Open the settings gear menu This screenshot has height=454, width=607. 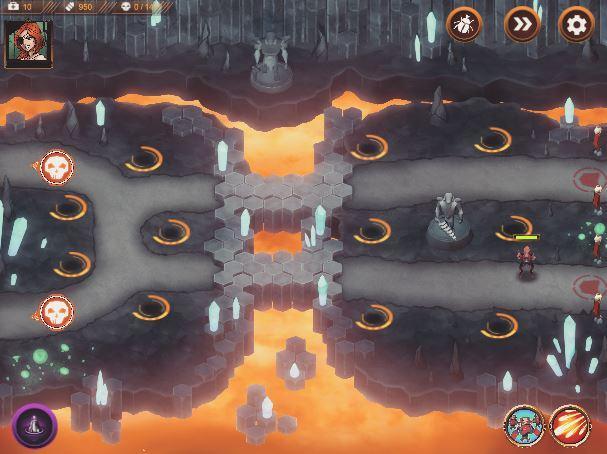575,24
